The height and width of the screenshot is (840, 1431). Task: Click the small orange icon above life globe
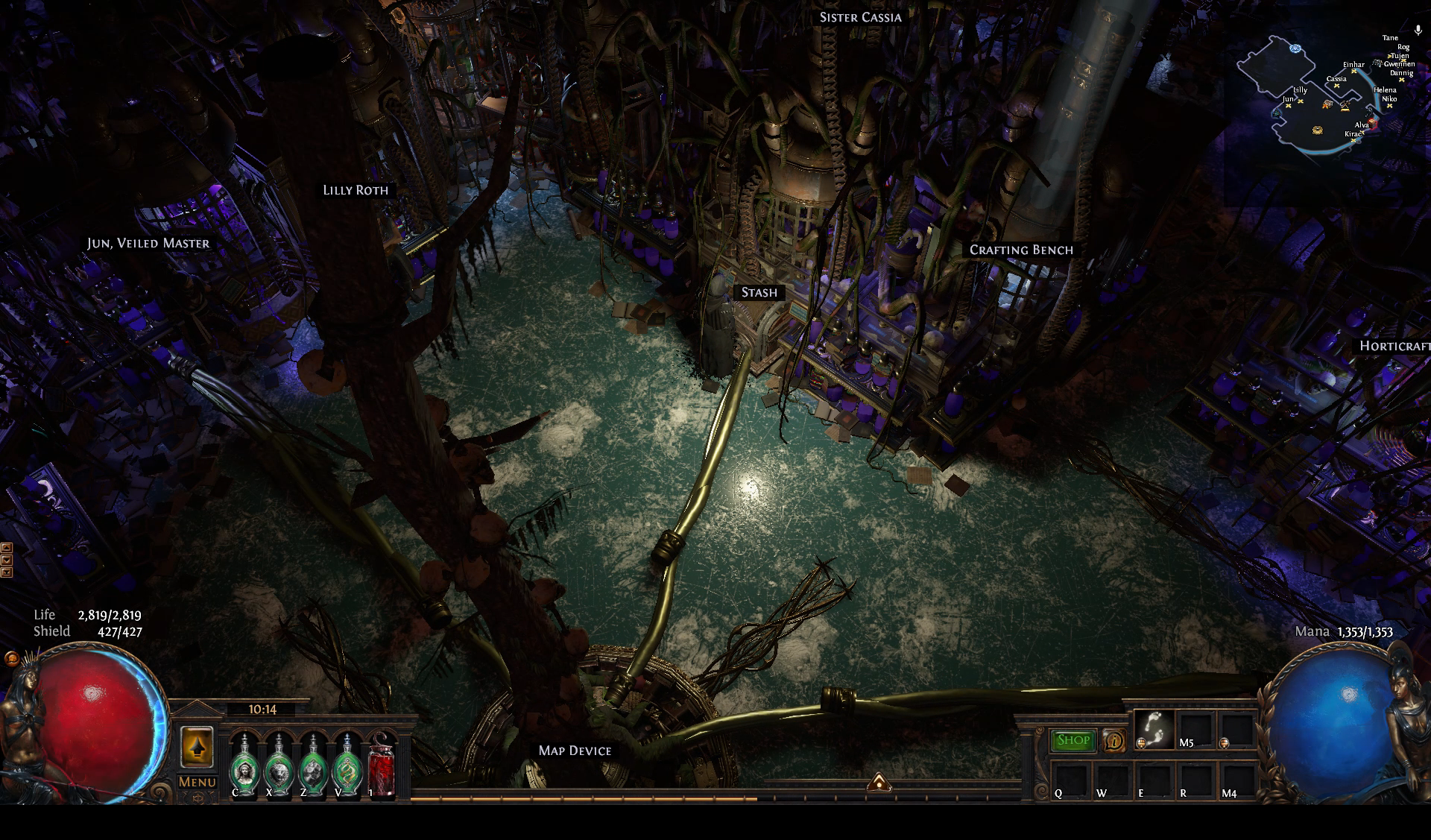click(x=11, y=658)
